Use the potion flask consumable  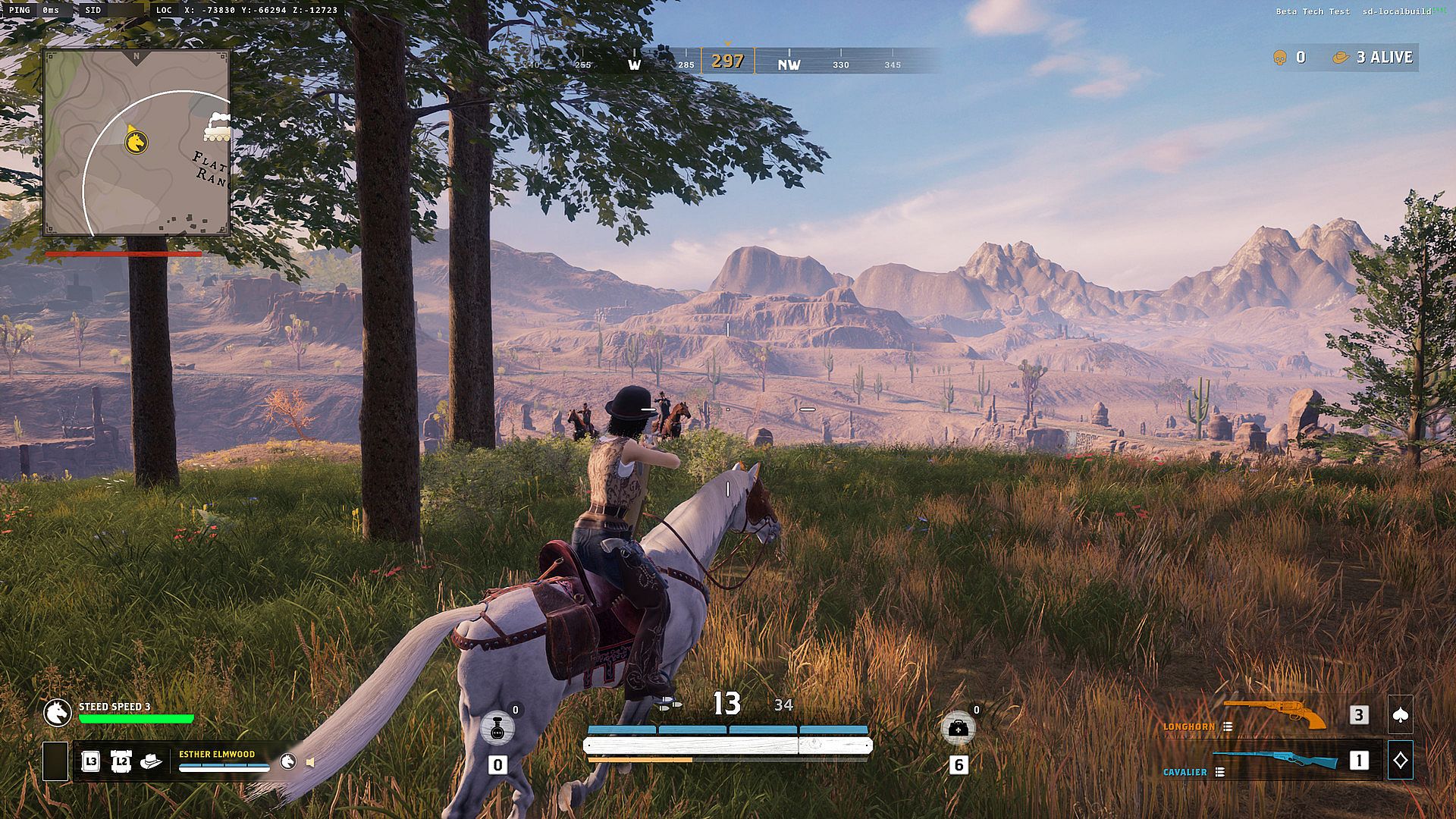[x=497, y=729]
